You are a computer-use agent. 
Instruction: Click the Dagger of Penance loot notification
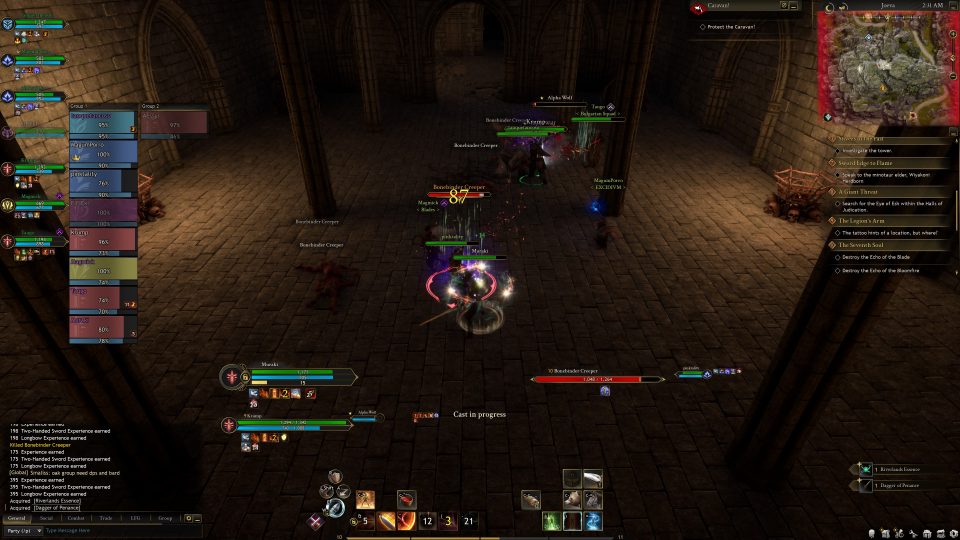(898, 485)
